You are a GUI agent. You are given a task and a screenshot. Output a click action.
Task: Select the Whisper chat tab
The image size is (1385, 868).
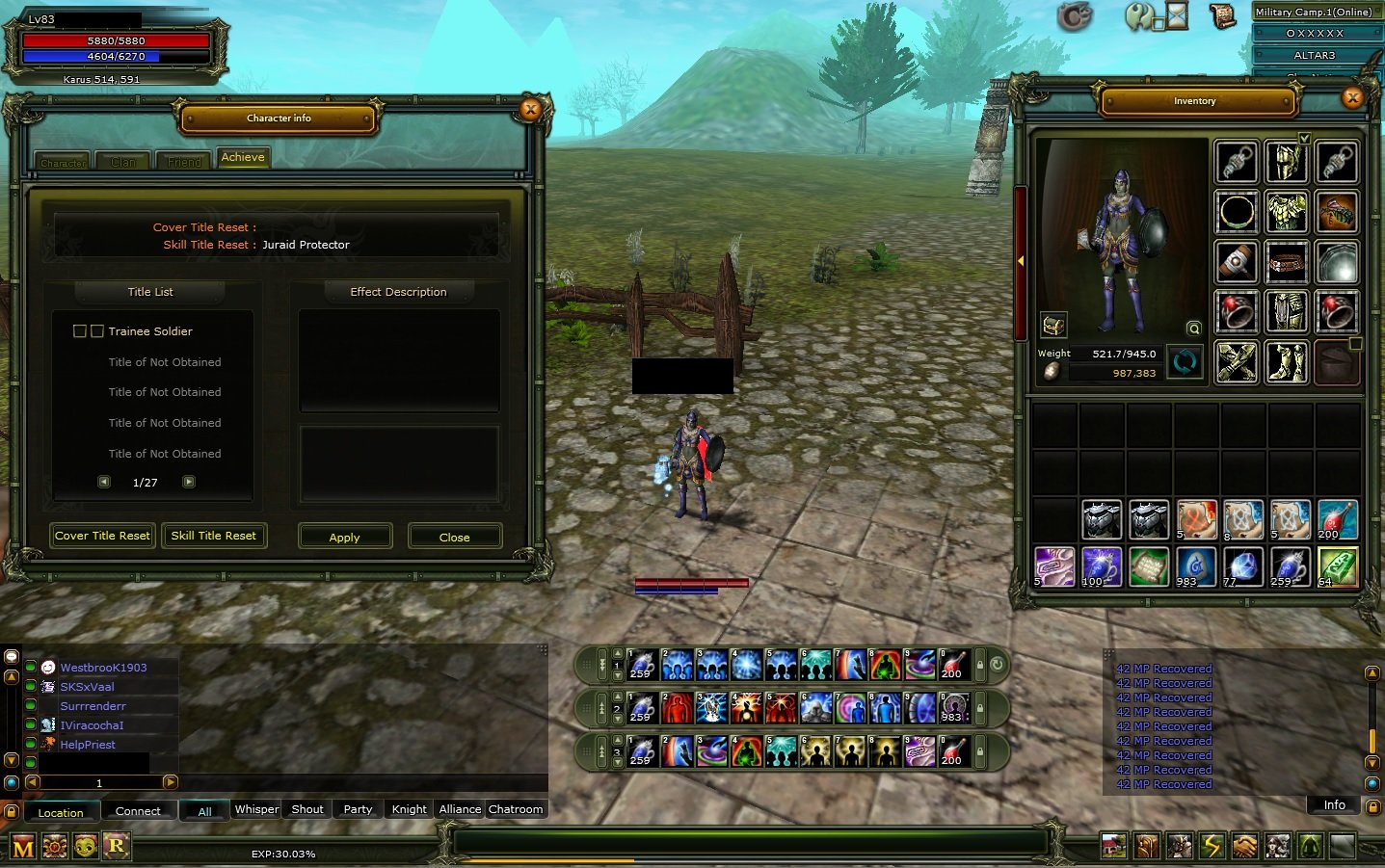[x=255, y=809]
